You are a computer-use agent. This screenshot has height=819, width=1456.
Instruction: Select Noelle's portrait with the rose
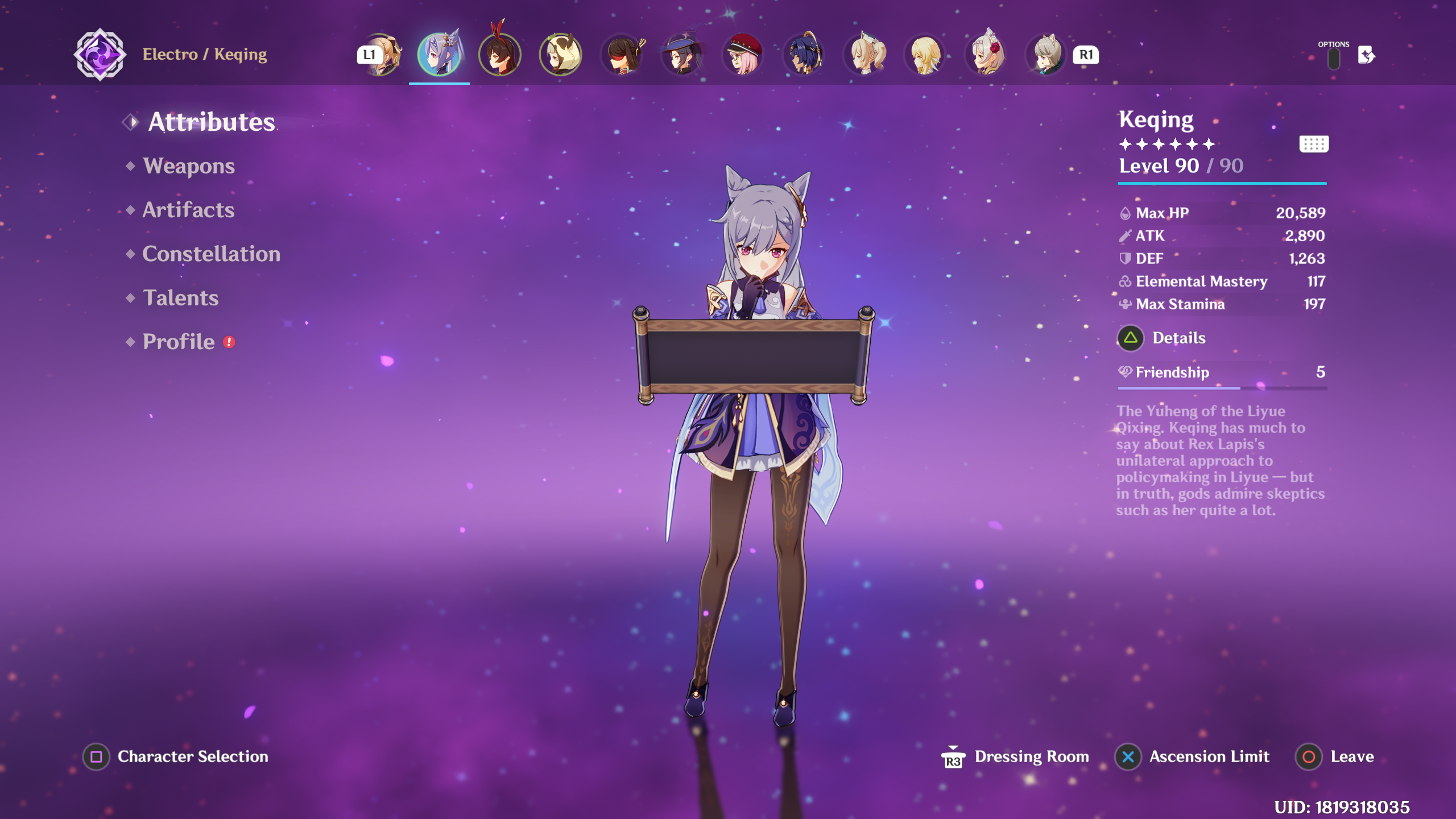click(x=987, y=55)
